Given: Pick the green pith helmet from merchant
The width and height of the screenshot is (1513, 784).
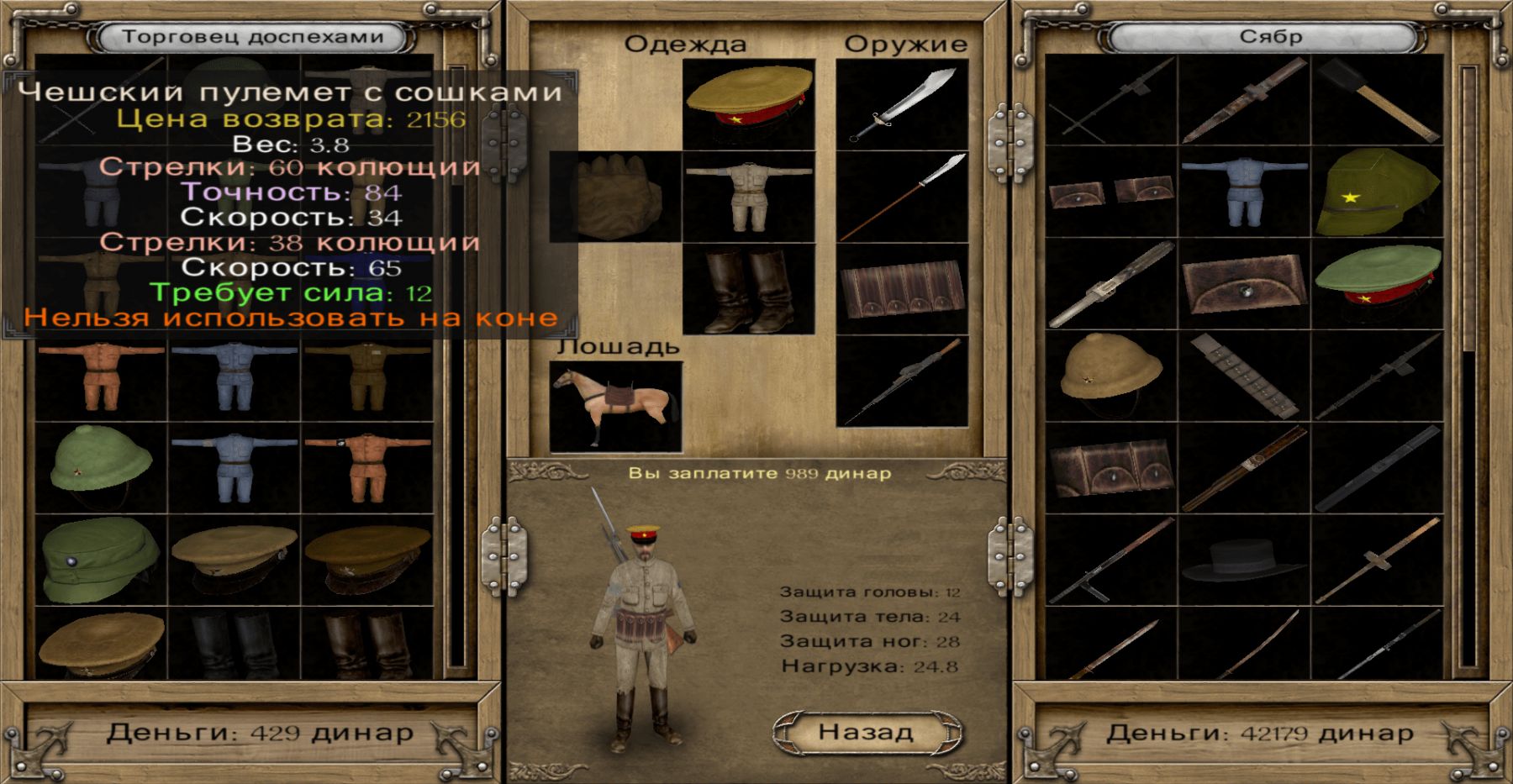Looking at the screenshot, I should point(101,466).
